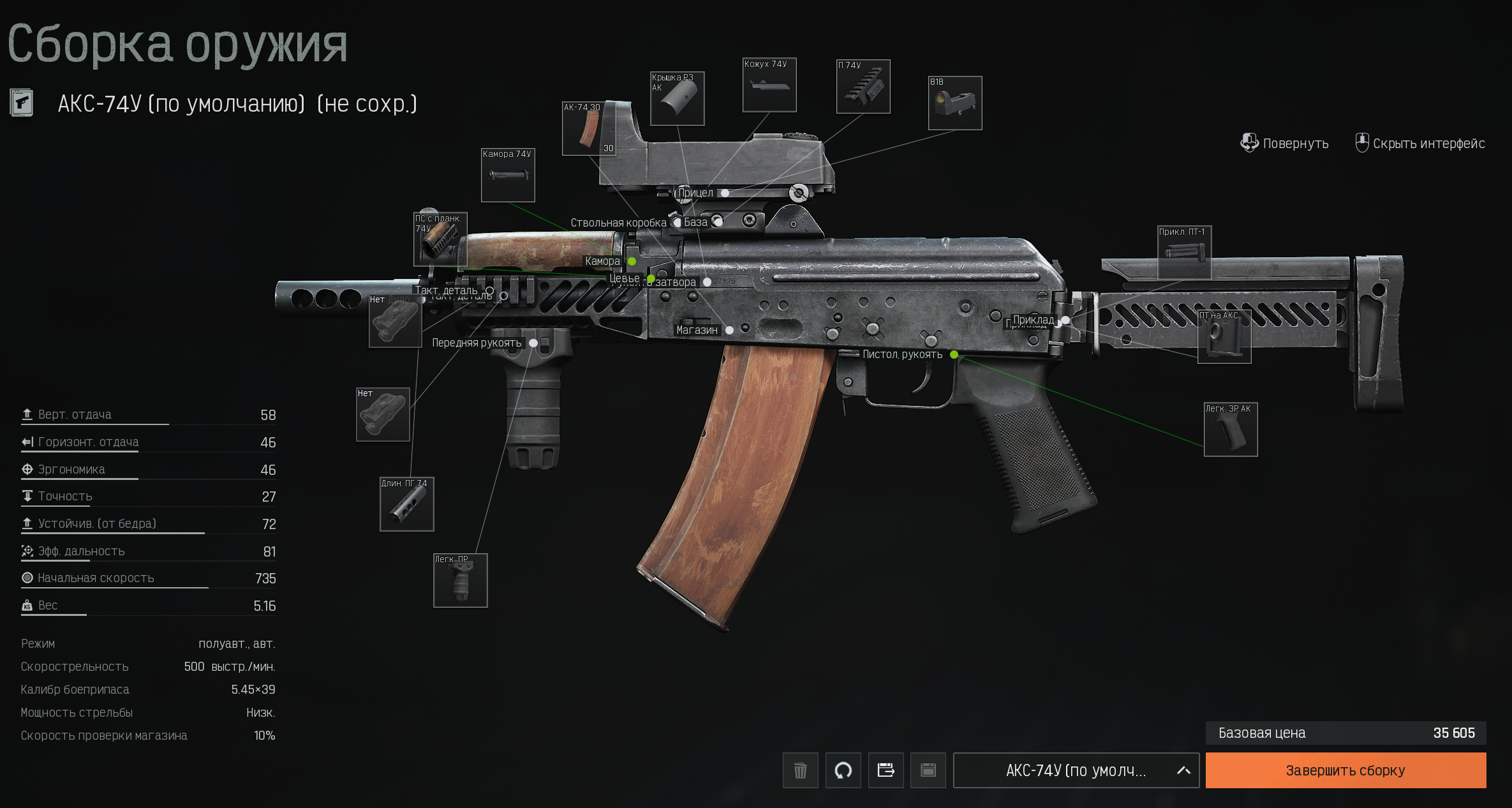This screenshot has height=808, width=1512.
Task: Choose the Легк. ПР foregrip slot
Action: coord(460,581)
